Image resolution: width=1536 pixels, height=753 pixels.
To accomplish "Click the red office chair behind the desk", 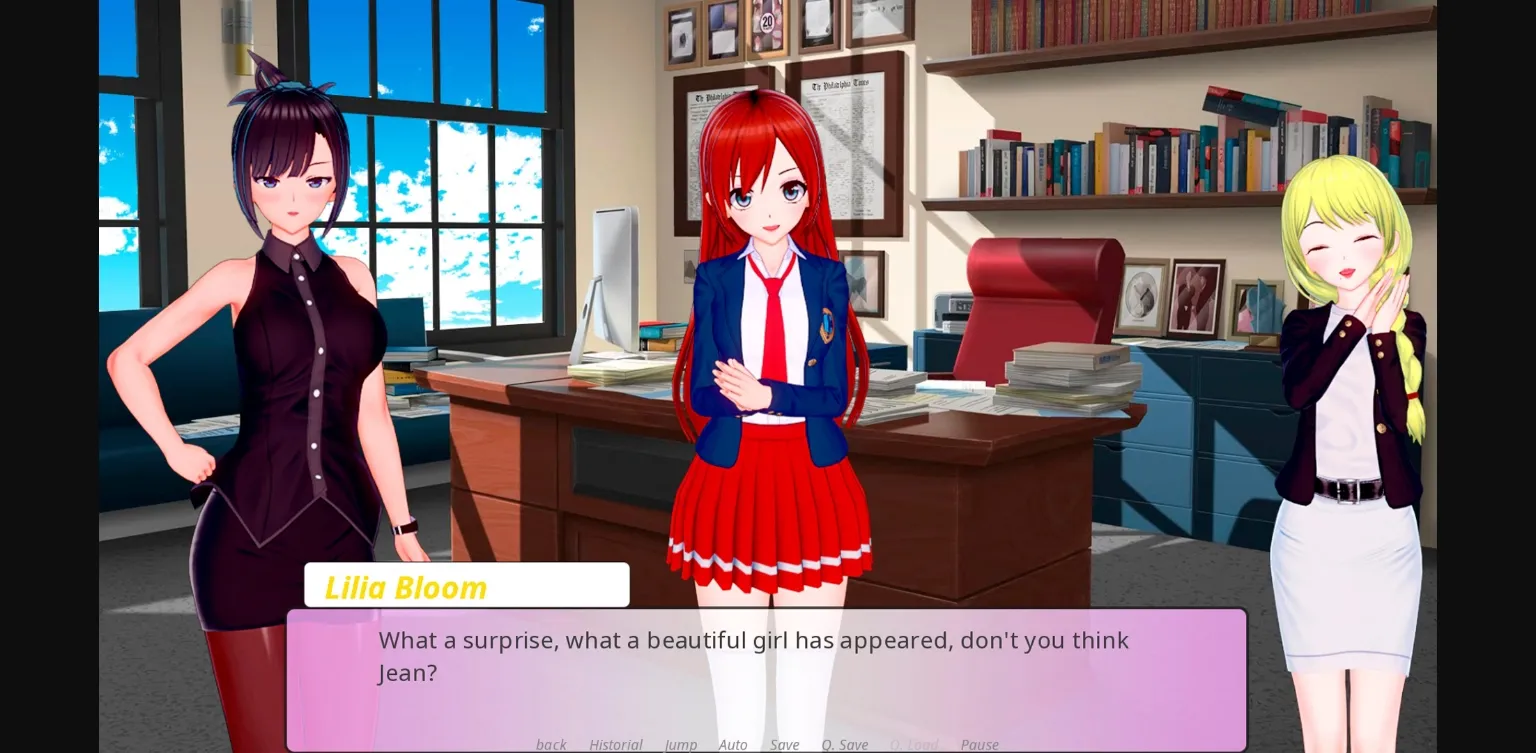I will coord(1040,290).
